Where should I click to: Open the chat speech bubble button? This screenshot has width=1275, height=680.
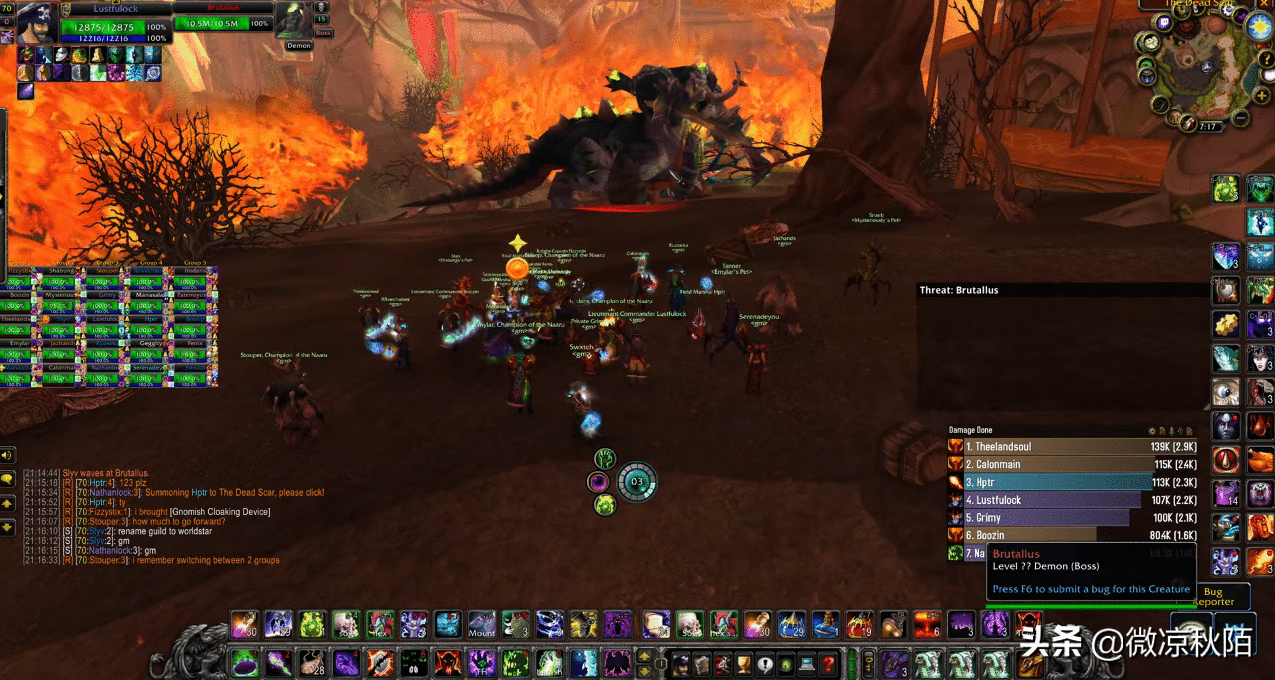click(8, 480)
